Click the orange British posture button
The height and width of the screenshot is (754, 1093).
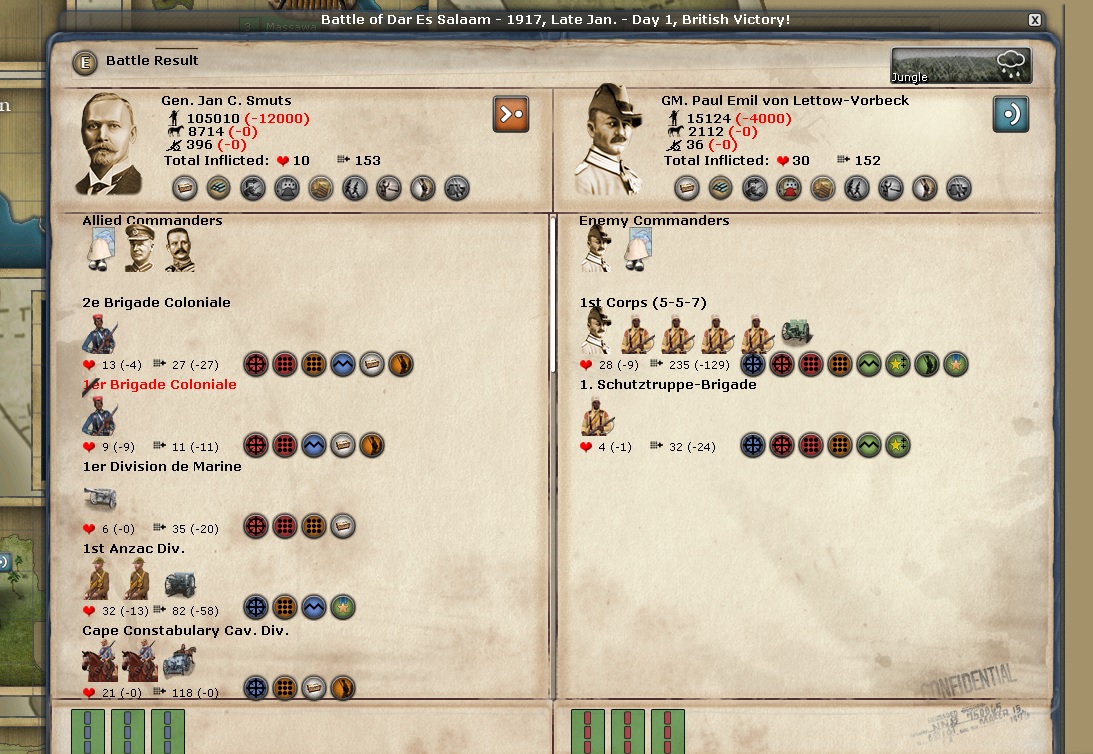(511, 114)
